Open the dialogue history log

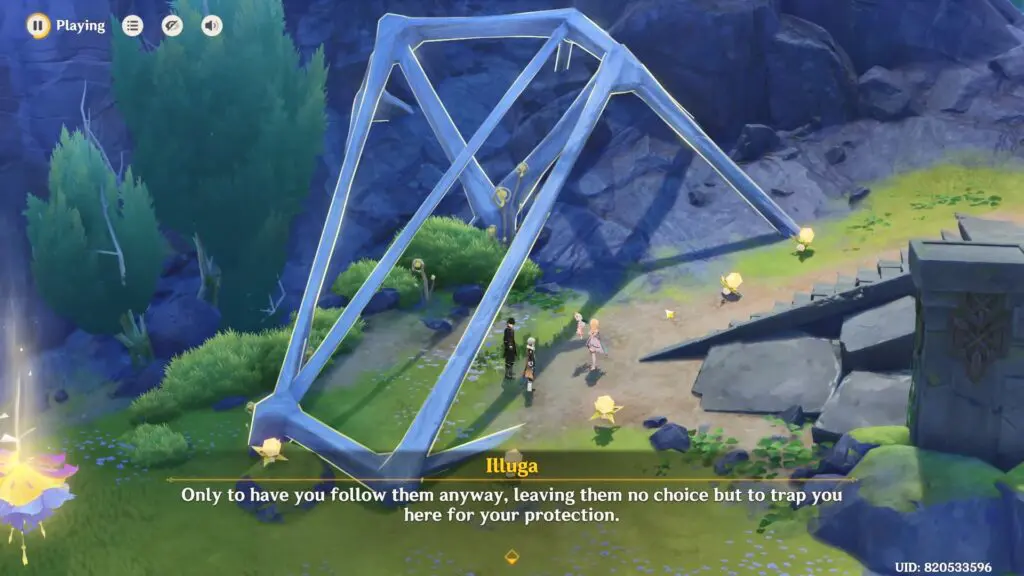tap(132, 26)
